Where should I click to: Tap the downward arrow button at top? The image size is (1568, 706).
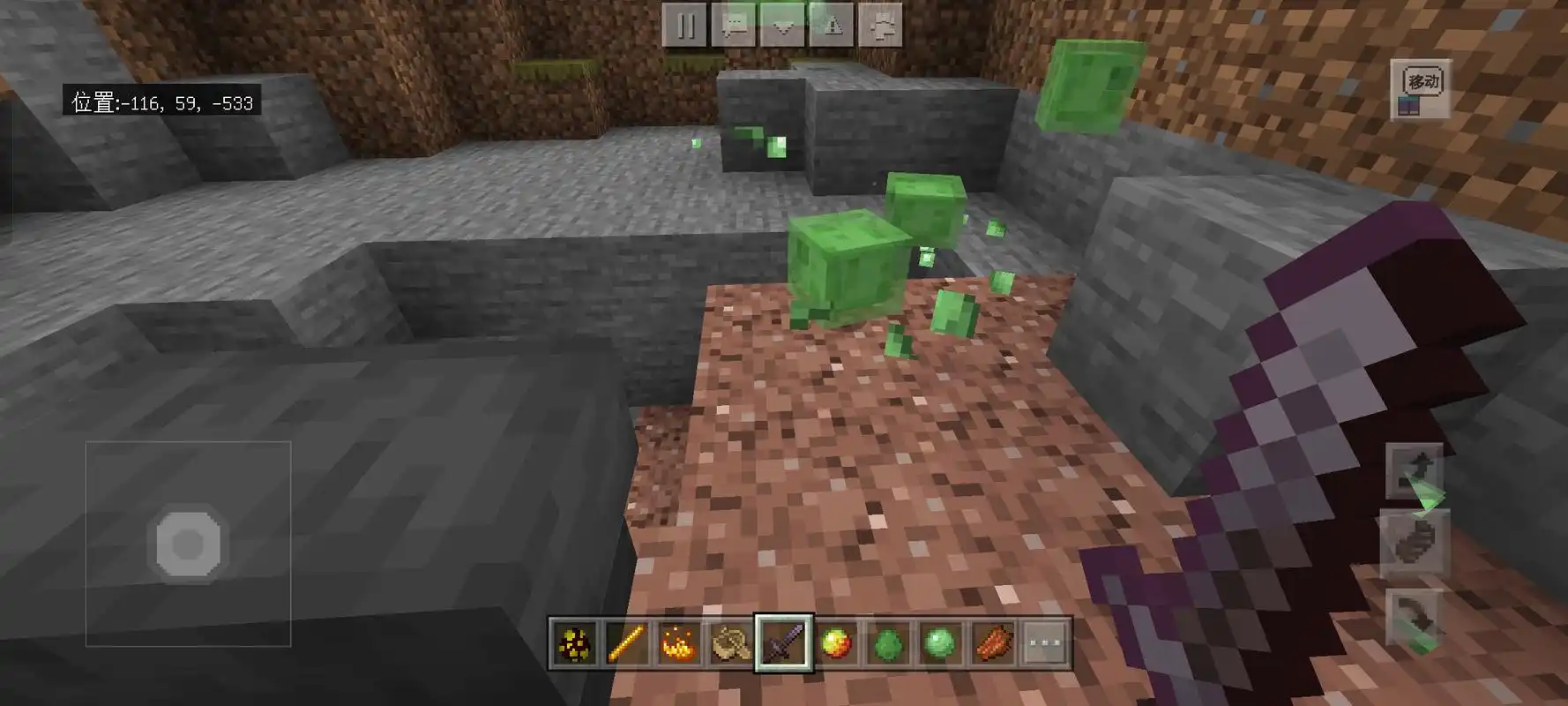coord(782,25)
